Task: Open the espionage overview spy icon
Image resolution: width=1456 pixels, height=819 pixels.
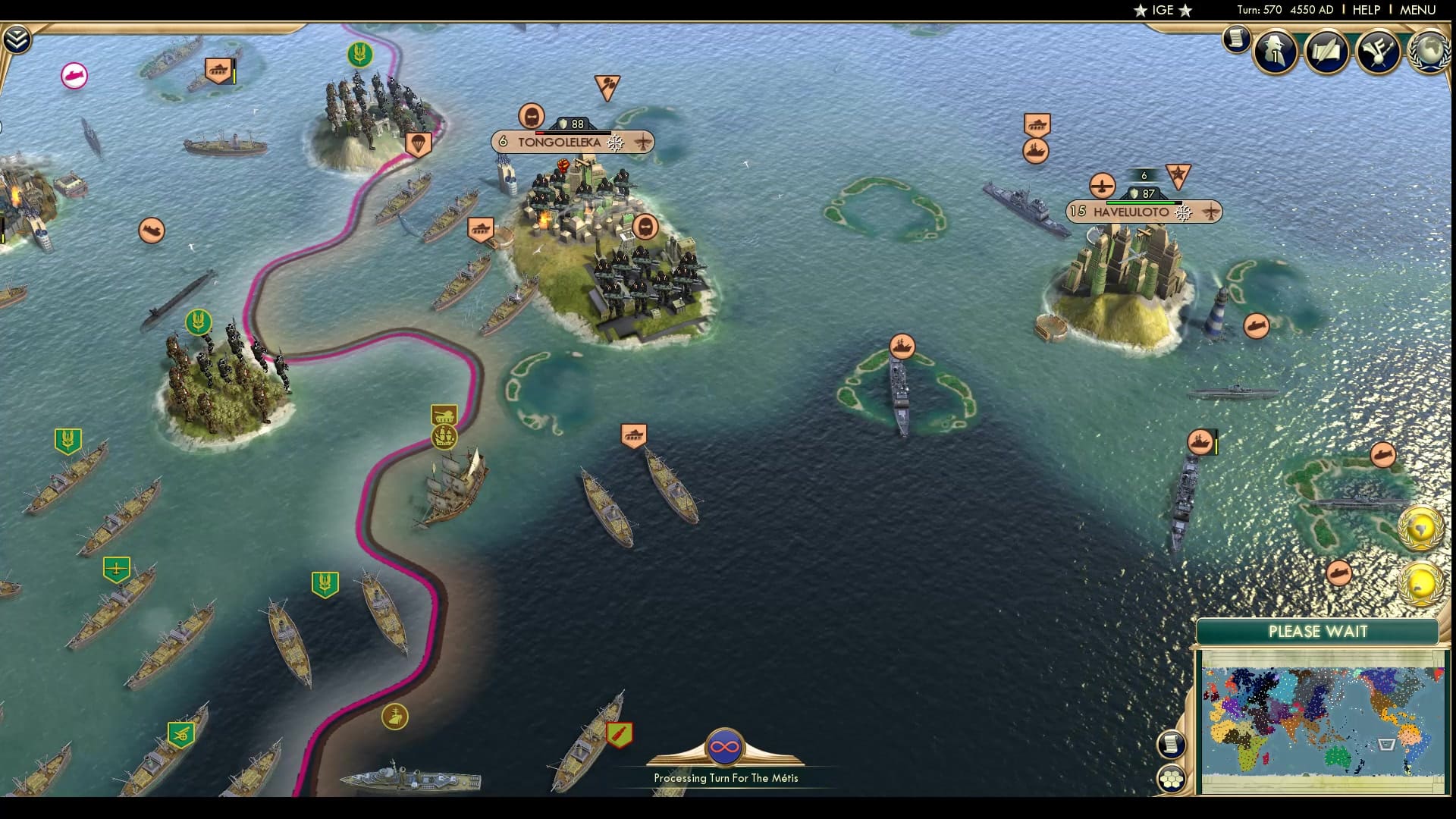Action: pos(1275,51)
